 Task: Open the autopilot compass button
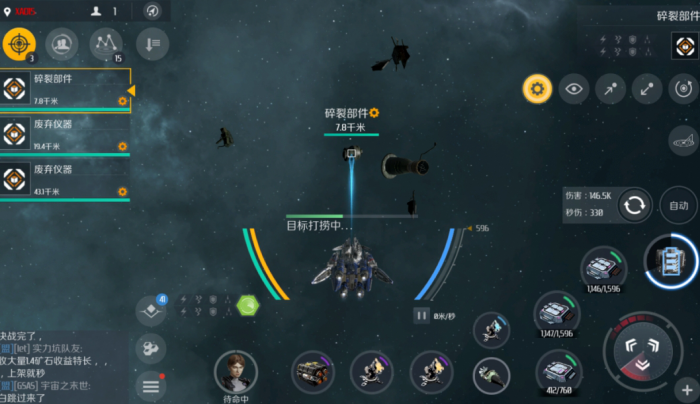click(152, 11)
